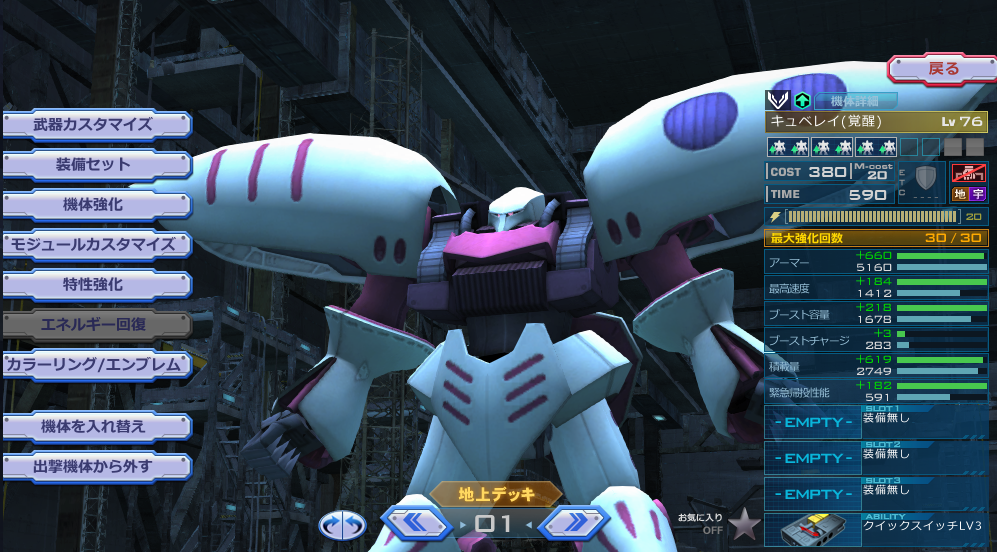Viewport: 997px width, 552px height.
Task: Show 機体詳細 unit details
Action: (x=855, y=101)
